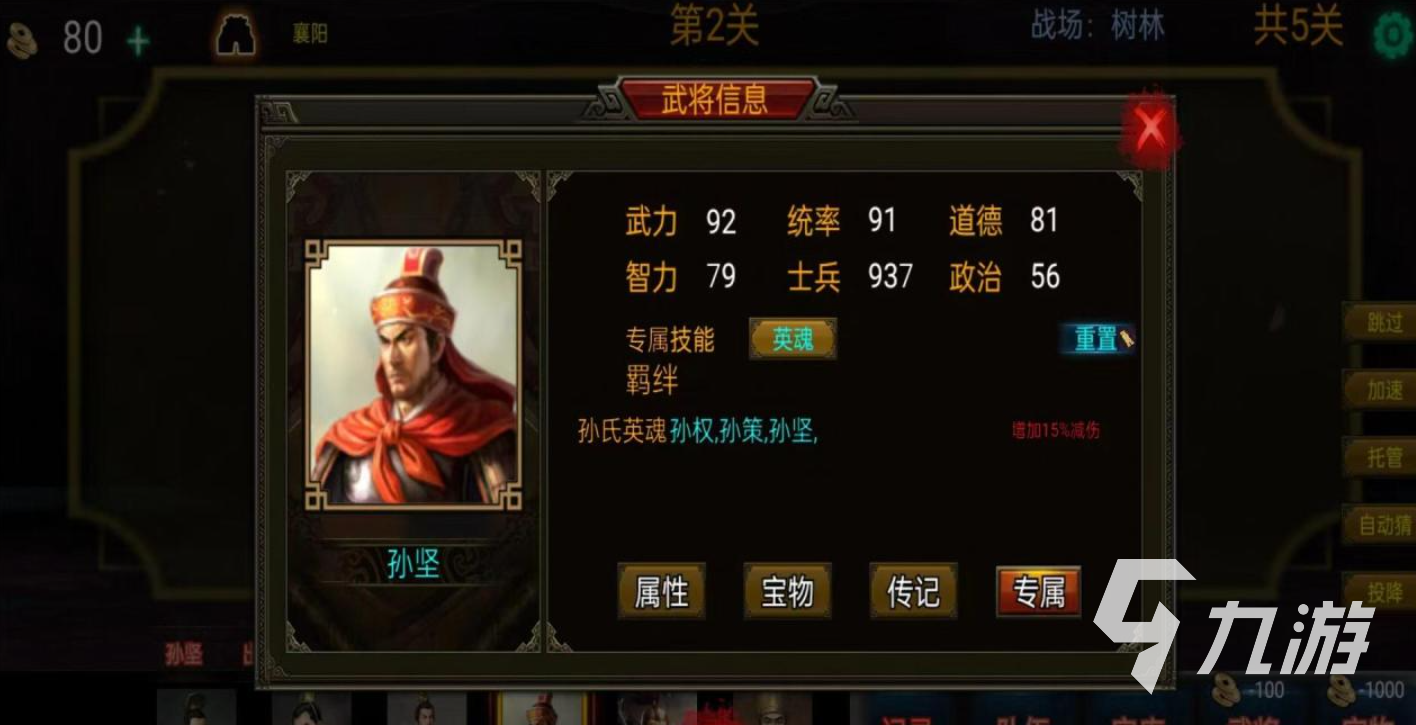Switch to the 属性 tab
1416x725 pixels.
[661, 592]
